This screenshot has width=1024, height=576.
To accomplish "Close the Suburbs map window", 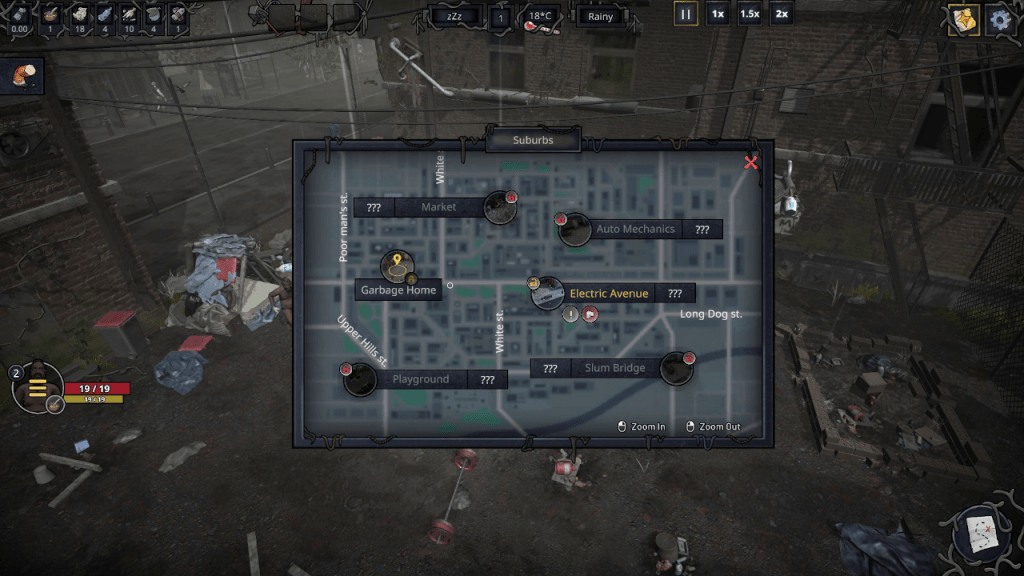I will [751, 163].
